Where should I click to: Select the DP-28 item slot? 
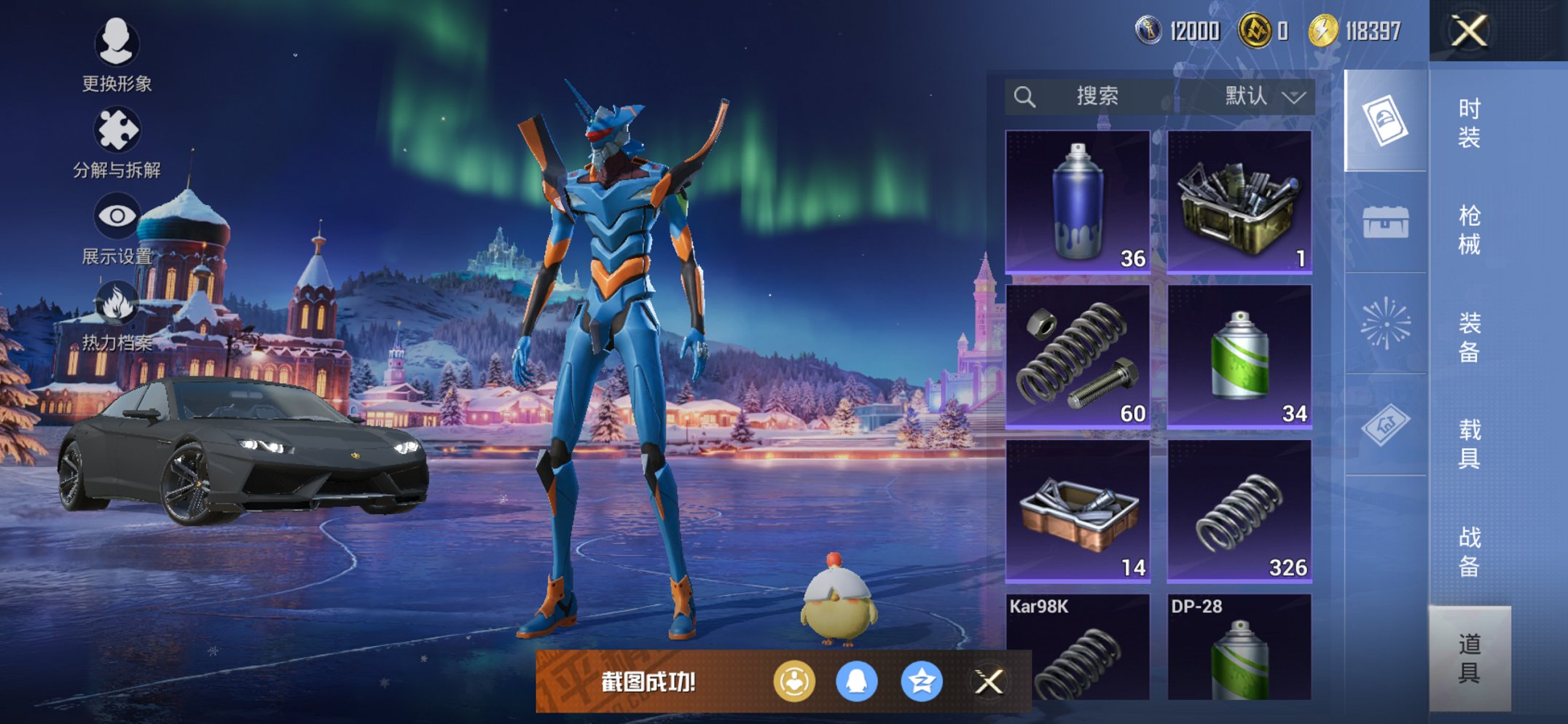click(x=1239, y=647)
